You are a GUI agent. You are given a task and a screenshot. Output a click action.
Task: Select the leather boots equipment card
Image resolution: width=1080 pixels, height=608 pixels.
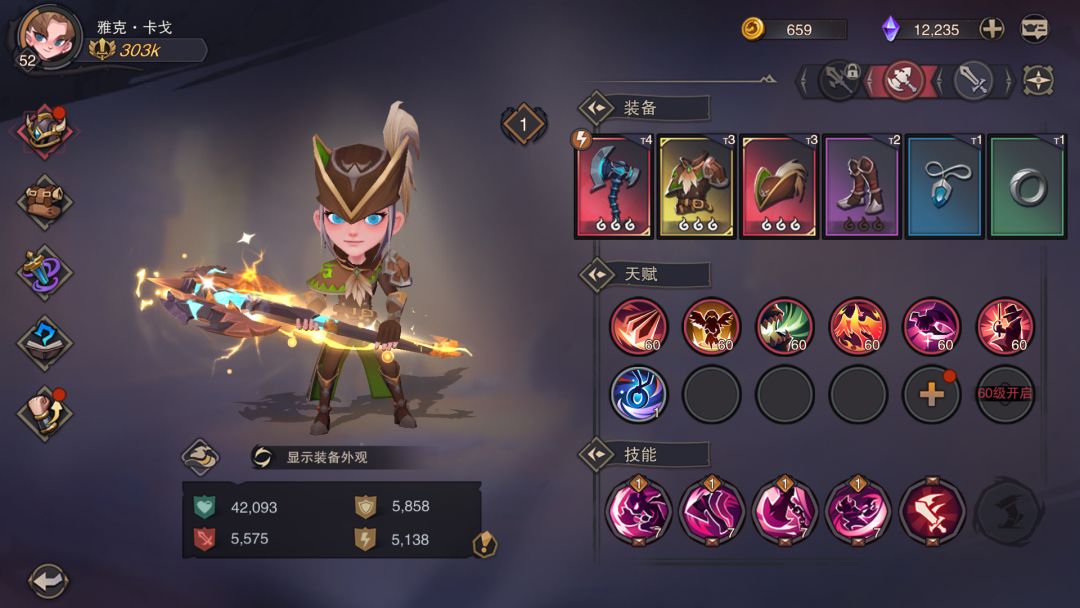tap(861, 187)
